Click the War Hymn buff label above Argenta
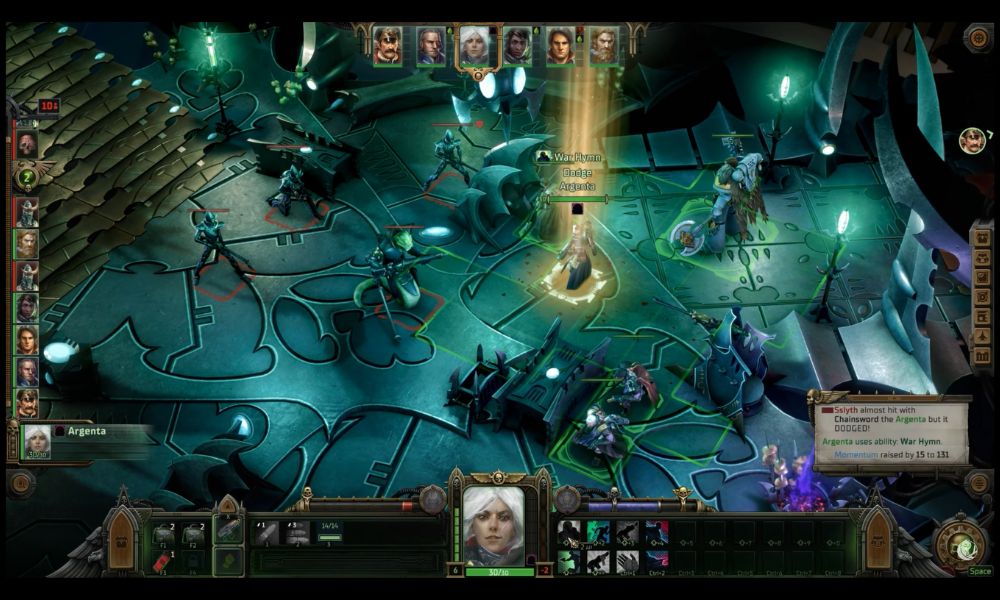Viewport: 1000px width, 600px height. (575, 157)
